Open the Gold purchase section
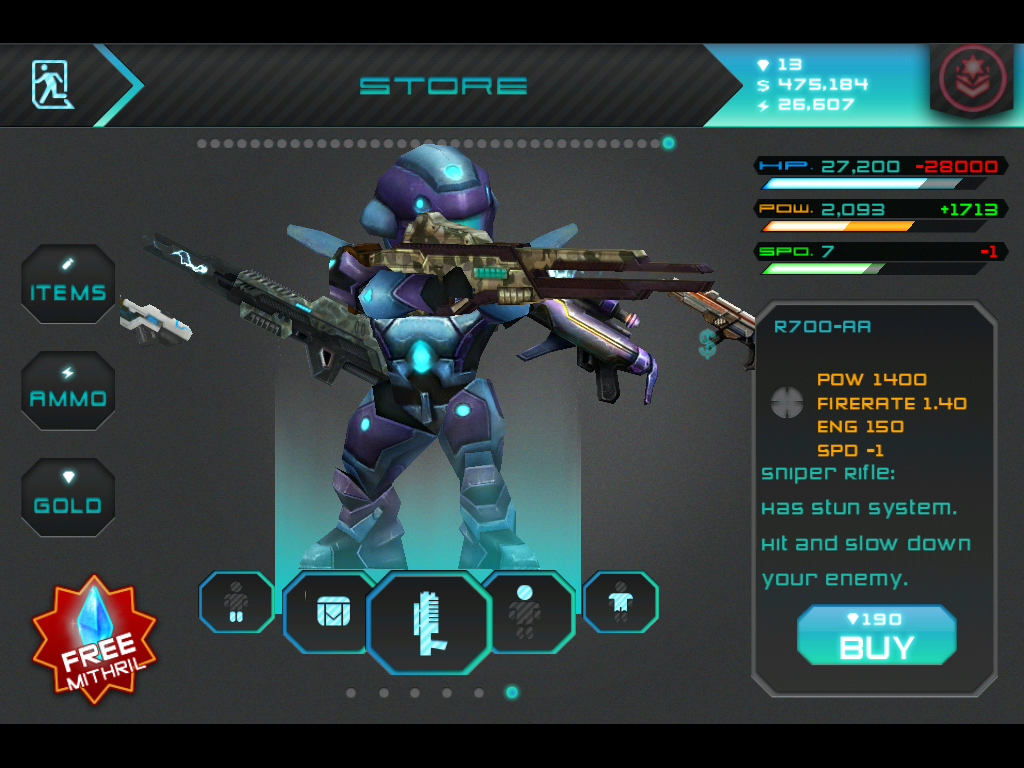The height and width of the screenshot is (768, 1024). [68, 497]
